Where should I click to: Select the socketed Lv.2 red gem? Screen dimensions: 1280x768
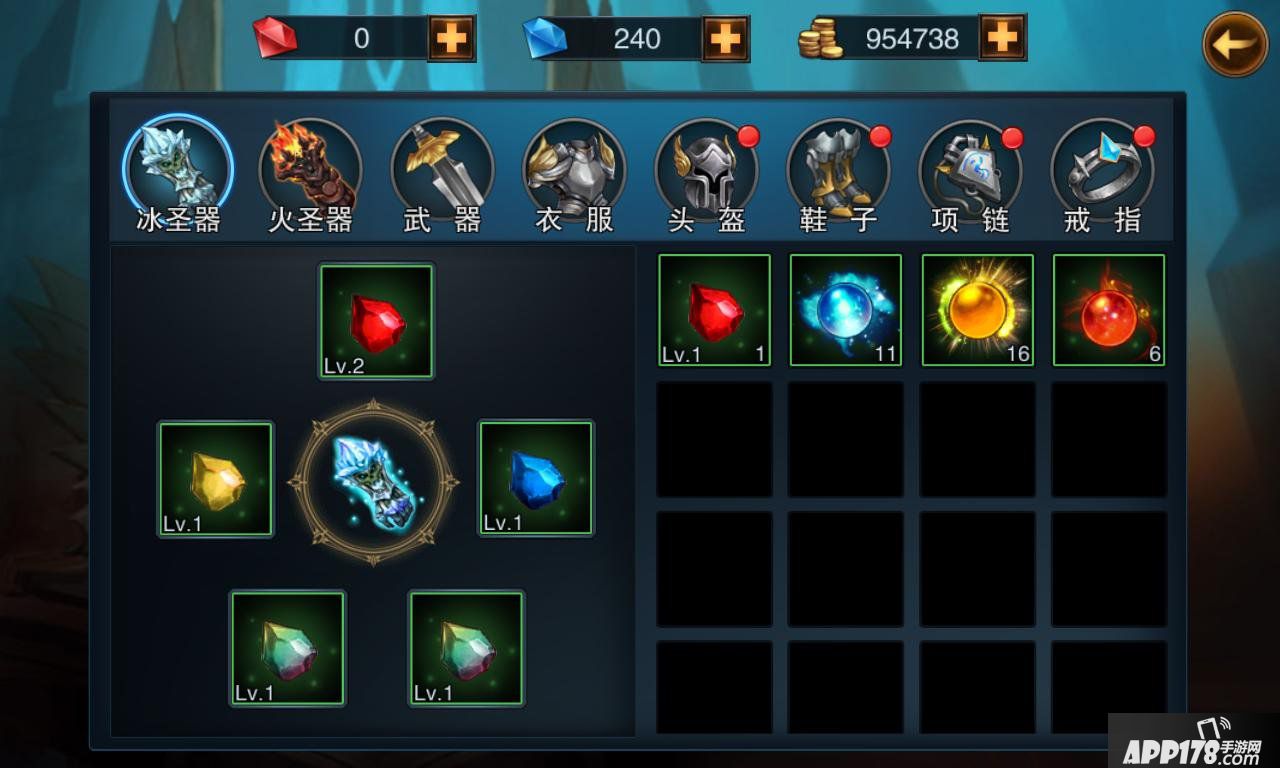(x=376, y=321)
